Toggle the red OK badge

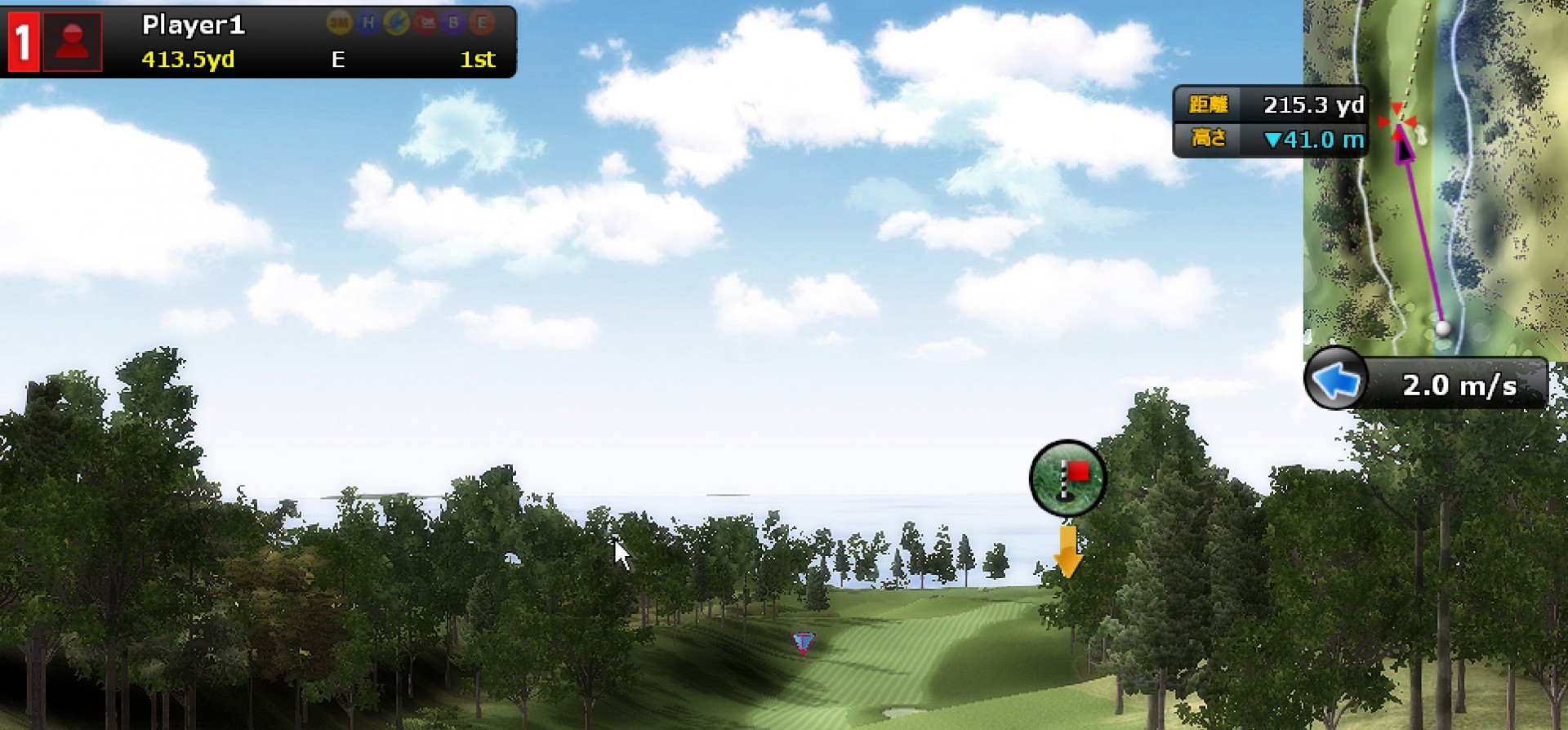click(425, 23)
